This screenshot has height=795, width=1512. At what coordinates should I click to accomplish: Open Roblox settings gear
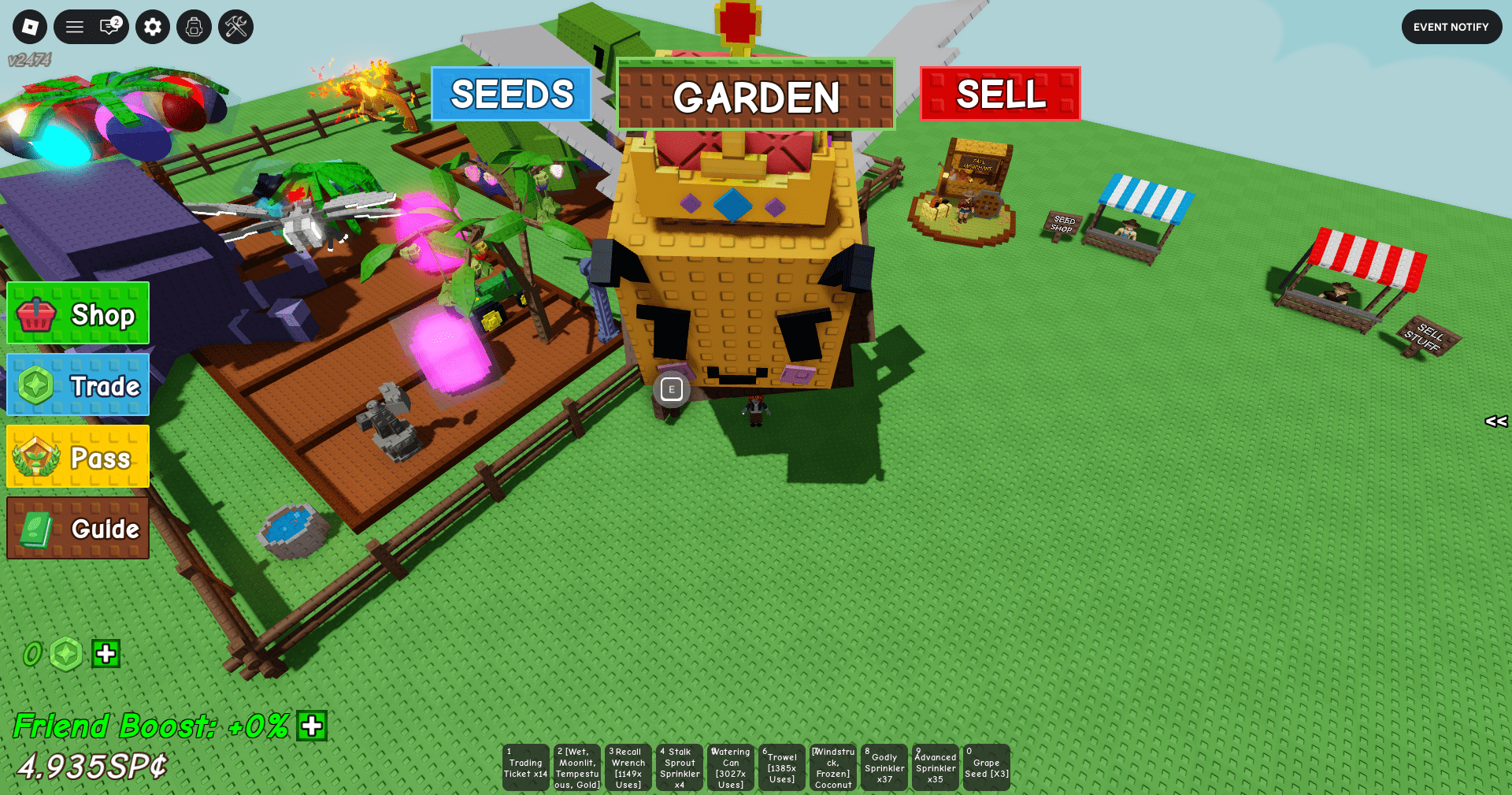tap(153, 26)
